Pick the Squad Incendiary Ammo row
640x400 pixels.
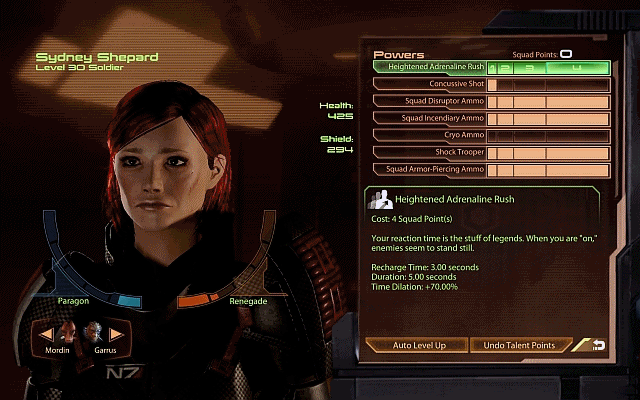pos(430,118)
